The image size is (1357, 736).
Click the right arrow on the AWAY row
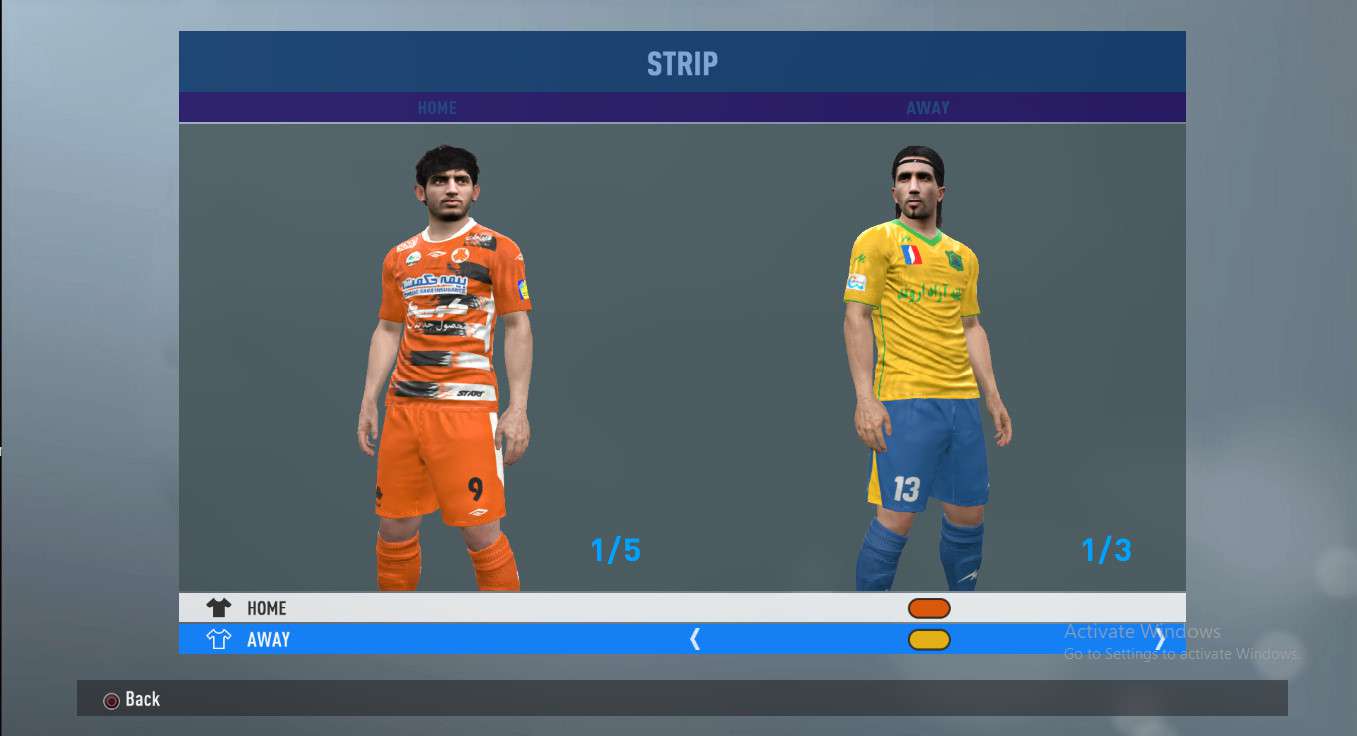[x=1160, y=640]
